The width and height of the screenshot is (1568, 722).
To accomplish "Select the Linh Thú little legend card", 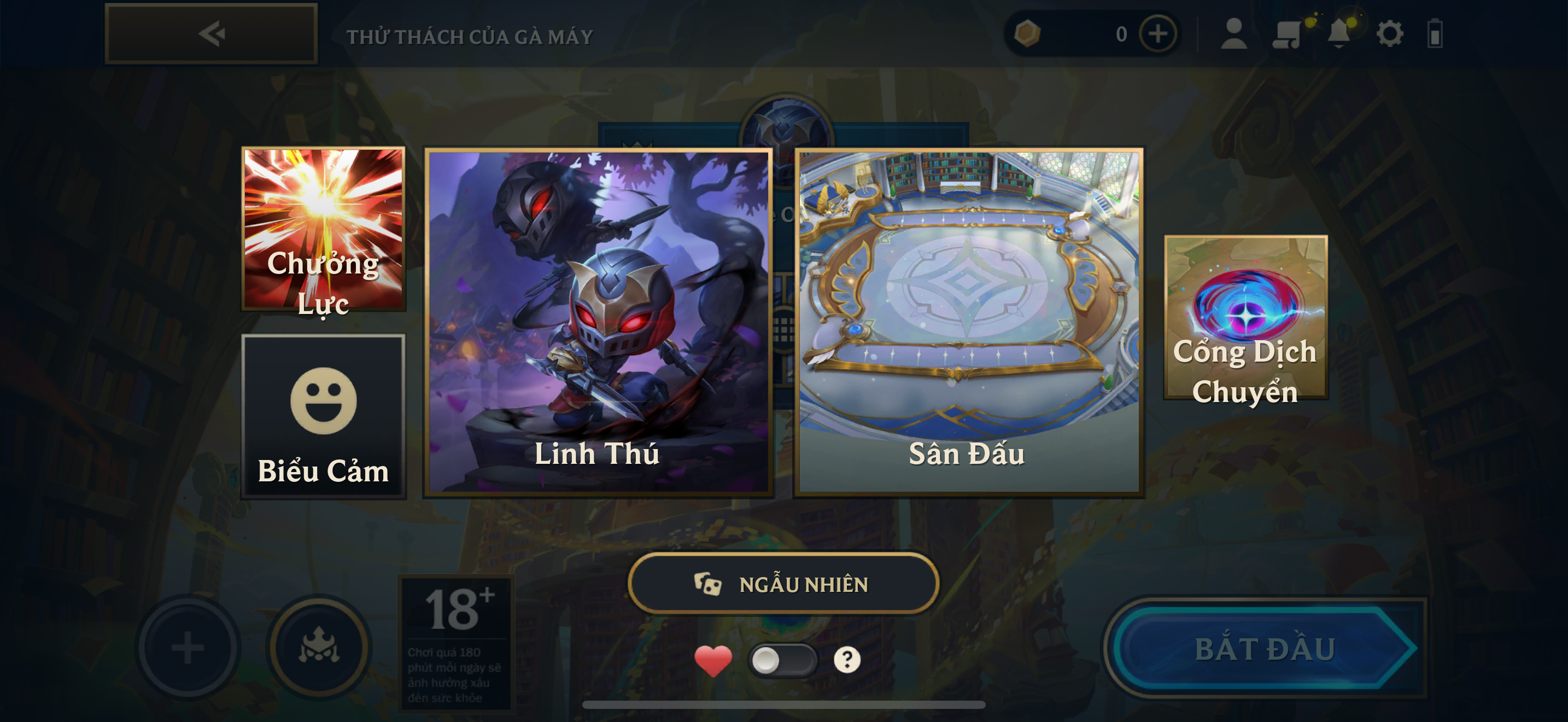I will (x=598, y=322).
